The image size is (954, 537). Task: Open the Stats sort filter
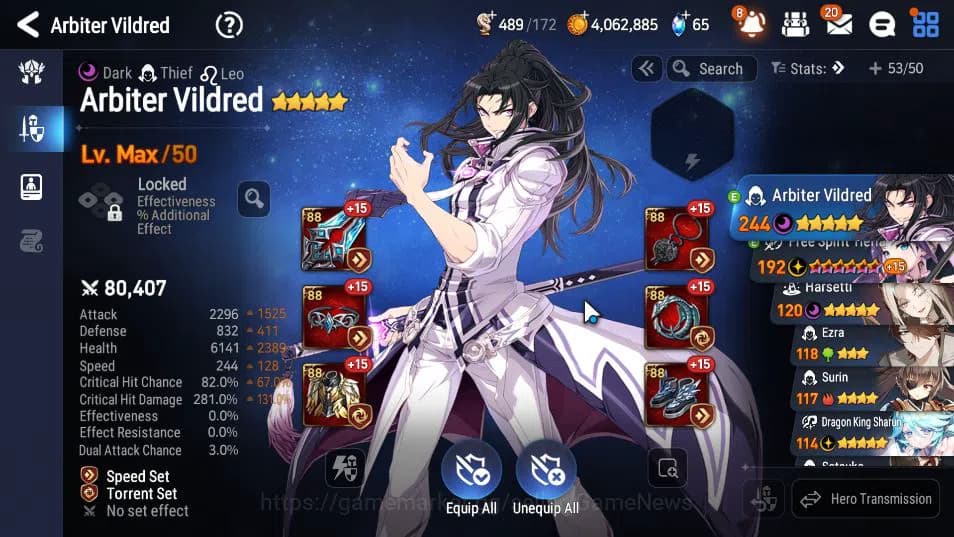coord(808,69)
